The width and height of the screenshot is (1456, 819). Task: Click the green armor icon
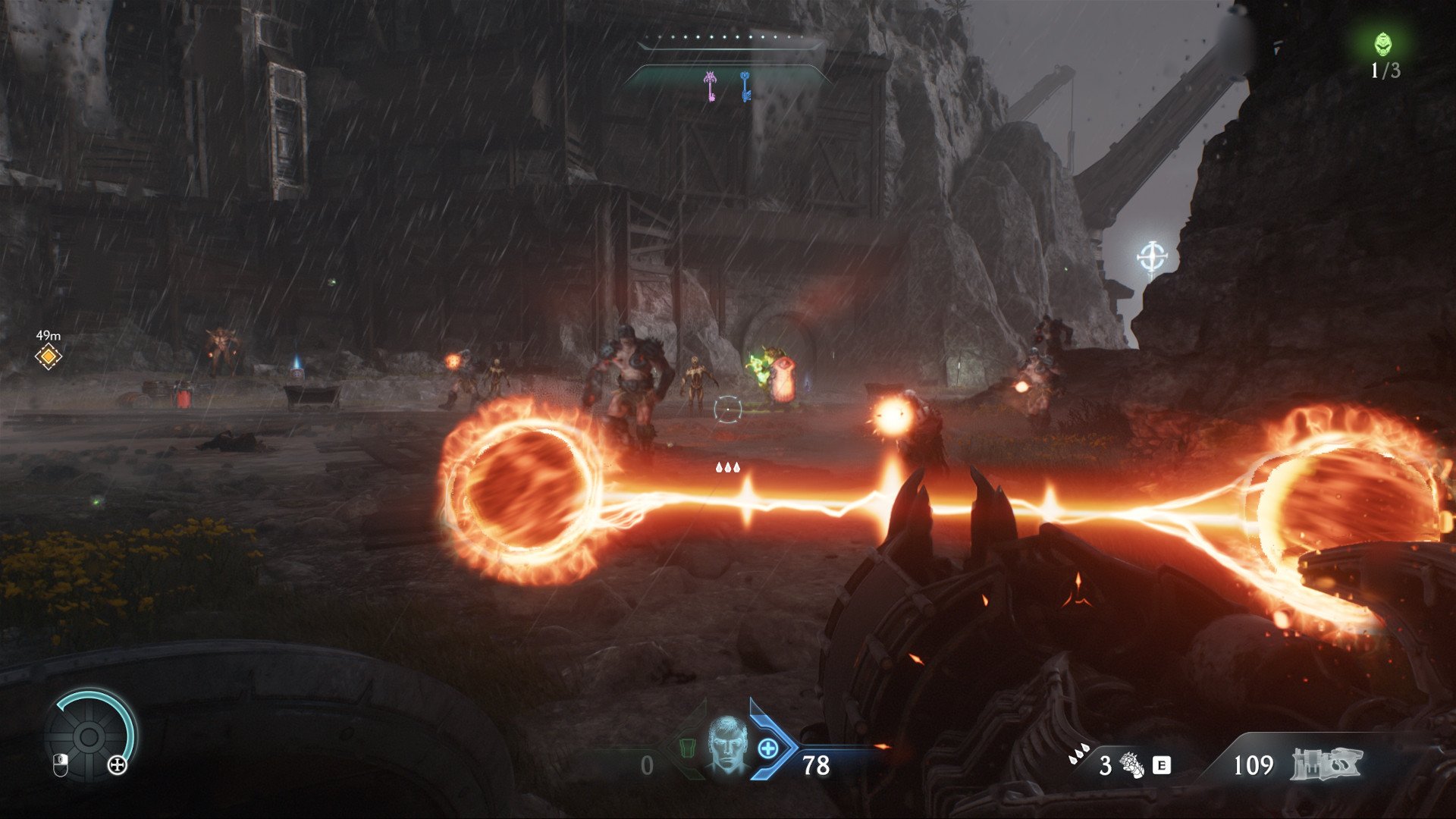(686, 748)
